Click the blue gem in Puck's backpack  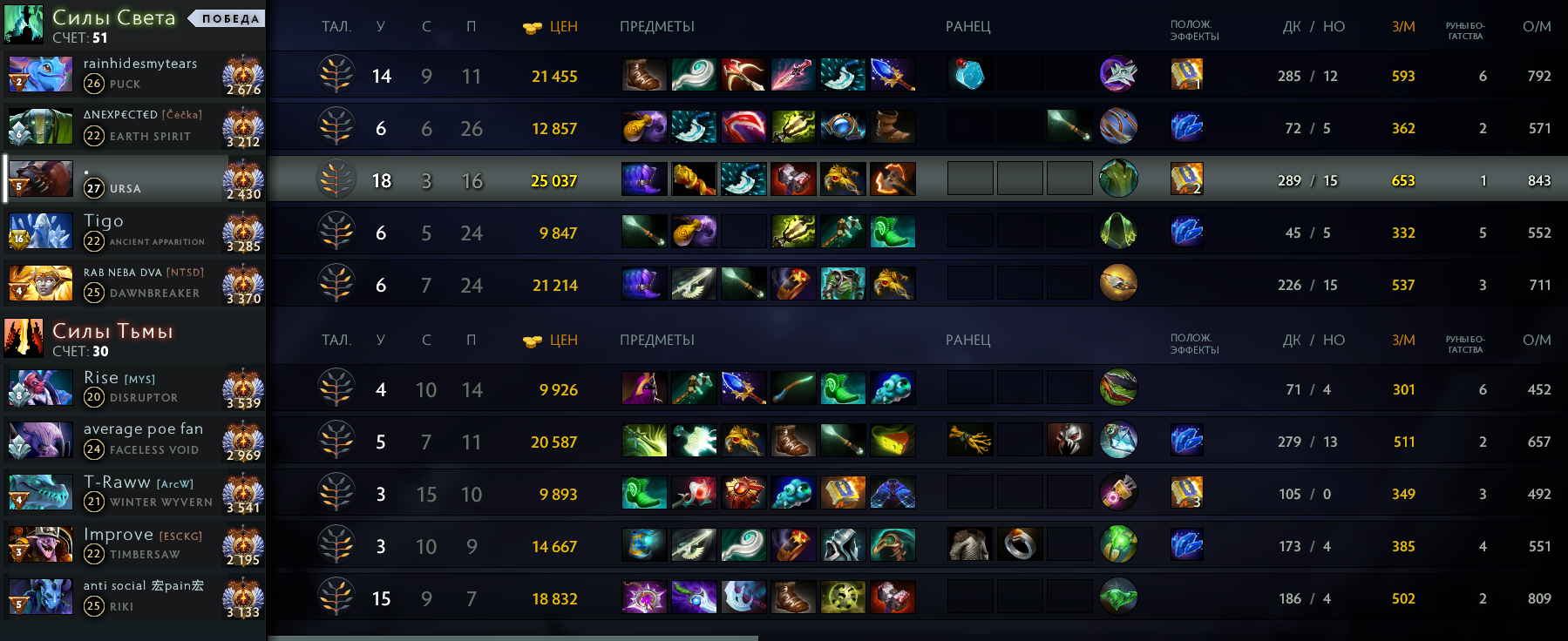(x=969, y=75)
